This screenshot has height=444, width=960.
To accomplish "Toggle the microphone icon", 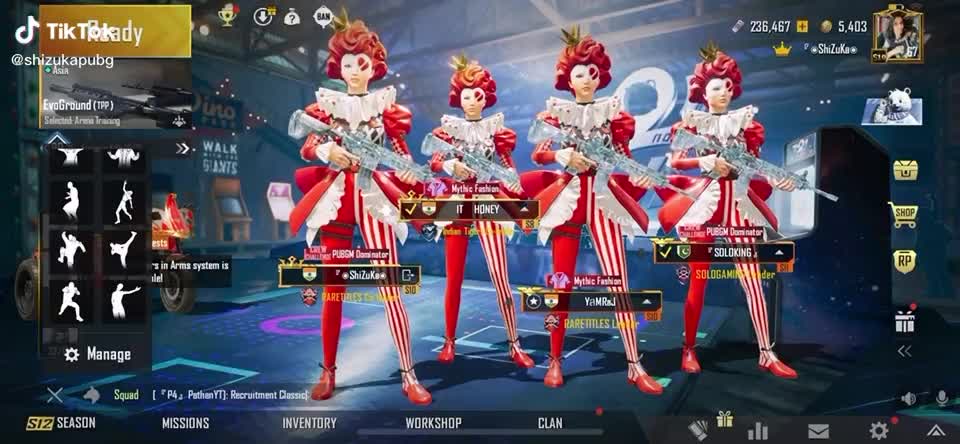I will pyautogui.click(x=941, y=398).
